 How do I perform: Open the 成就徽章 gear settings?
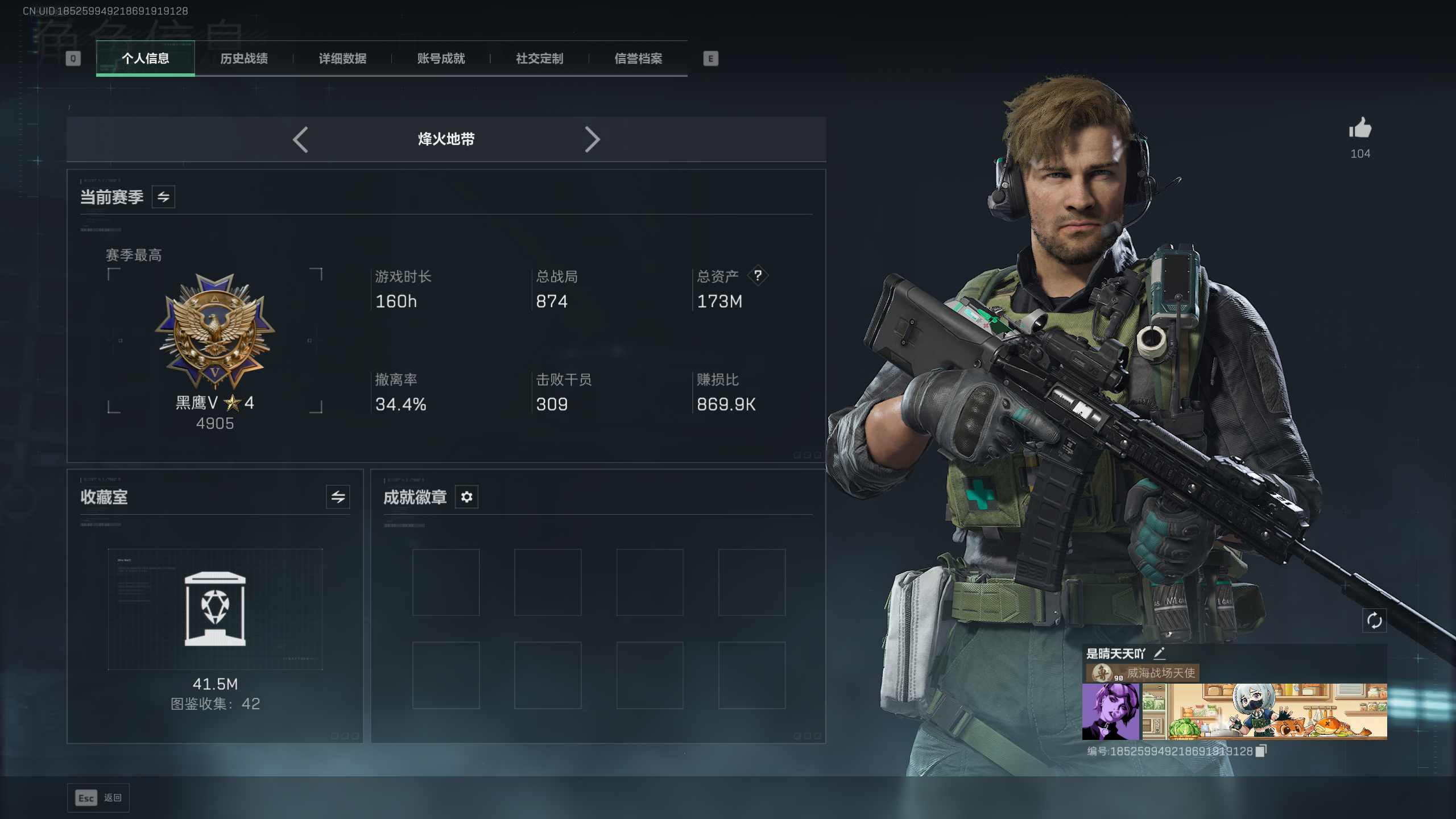point(466,497)
